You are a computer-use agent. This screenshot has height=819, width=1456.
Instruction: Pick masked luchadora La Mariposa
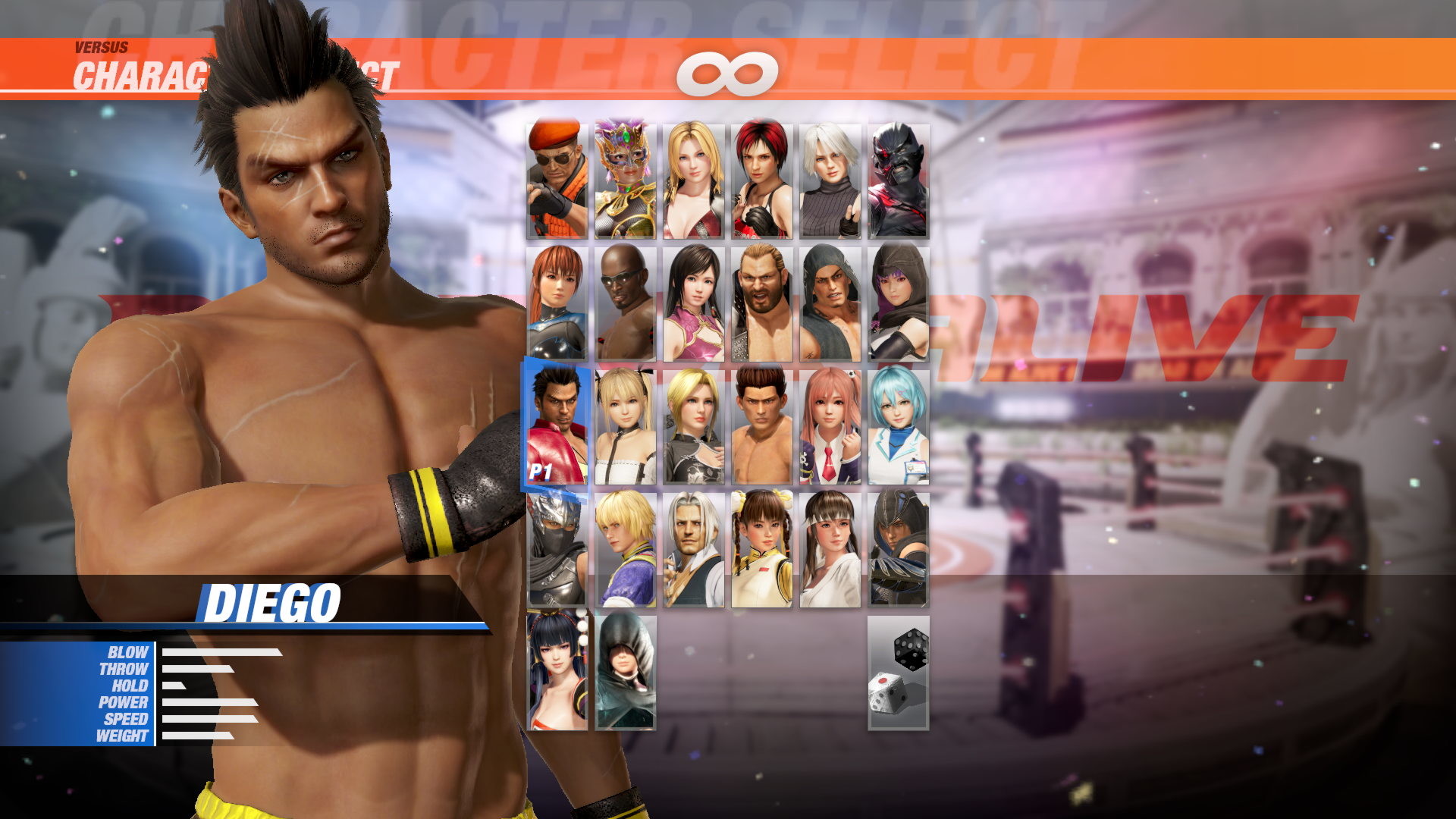[x=627, y=178]
